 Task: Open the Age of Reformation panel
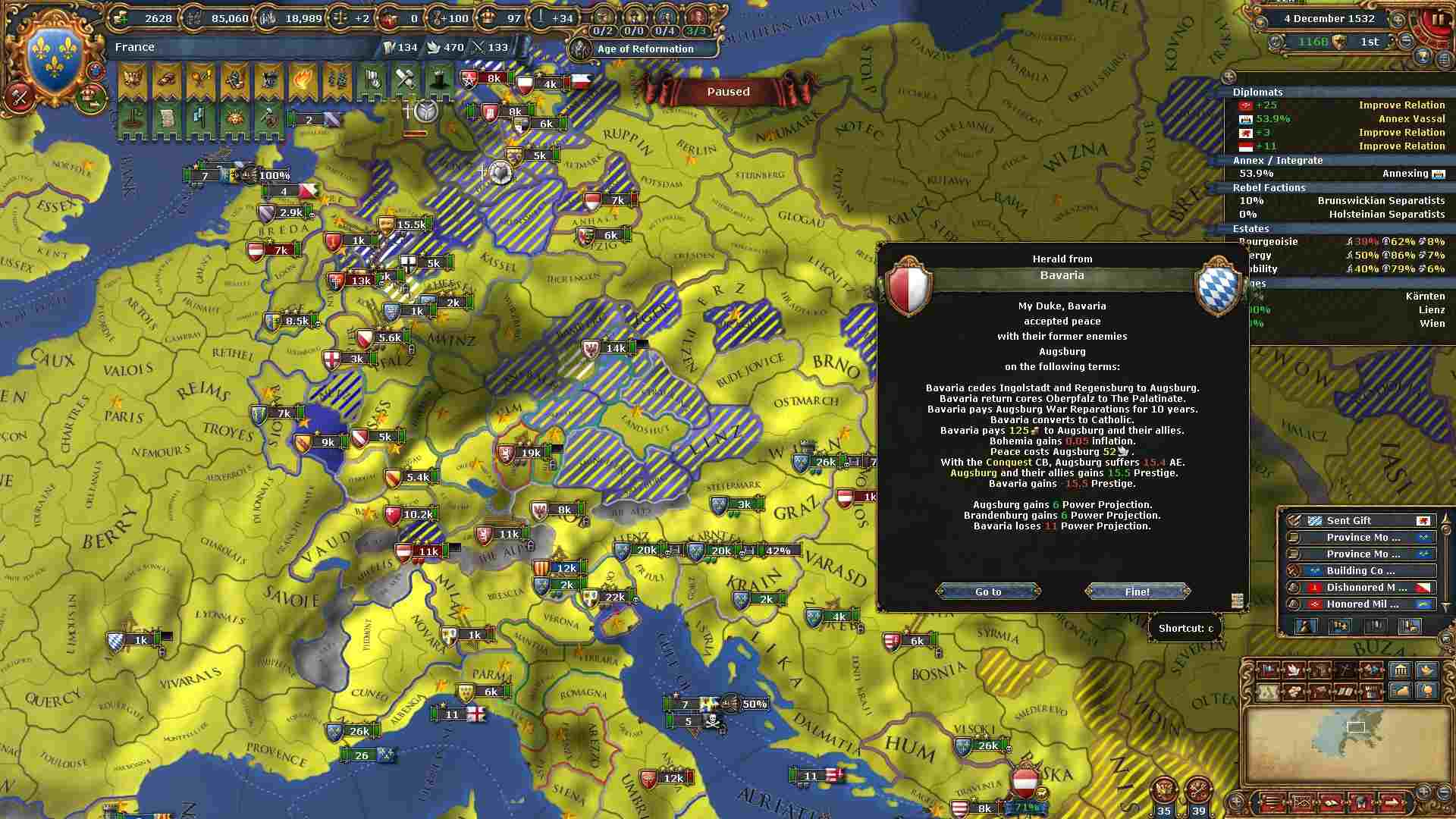(x=645, y=49)
